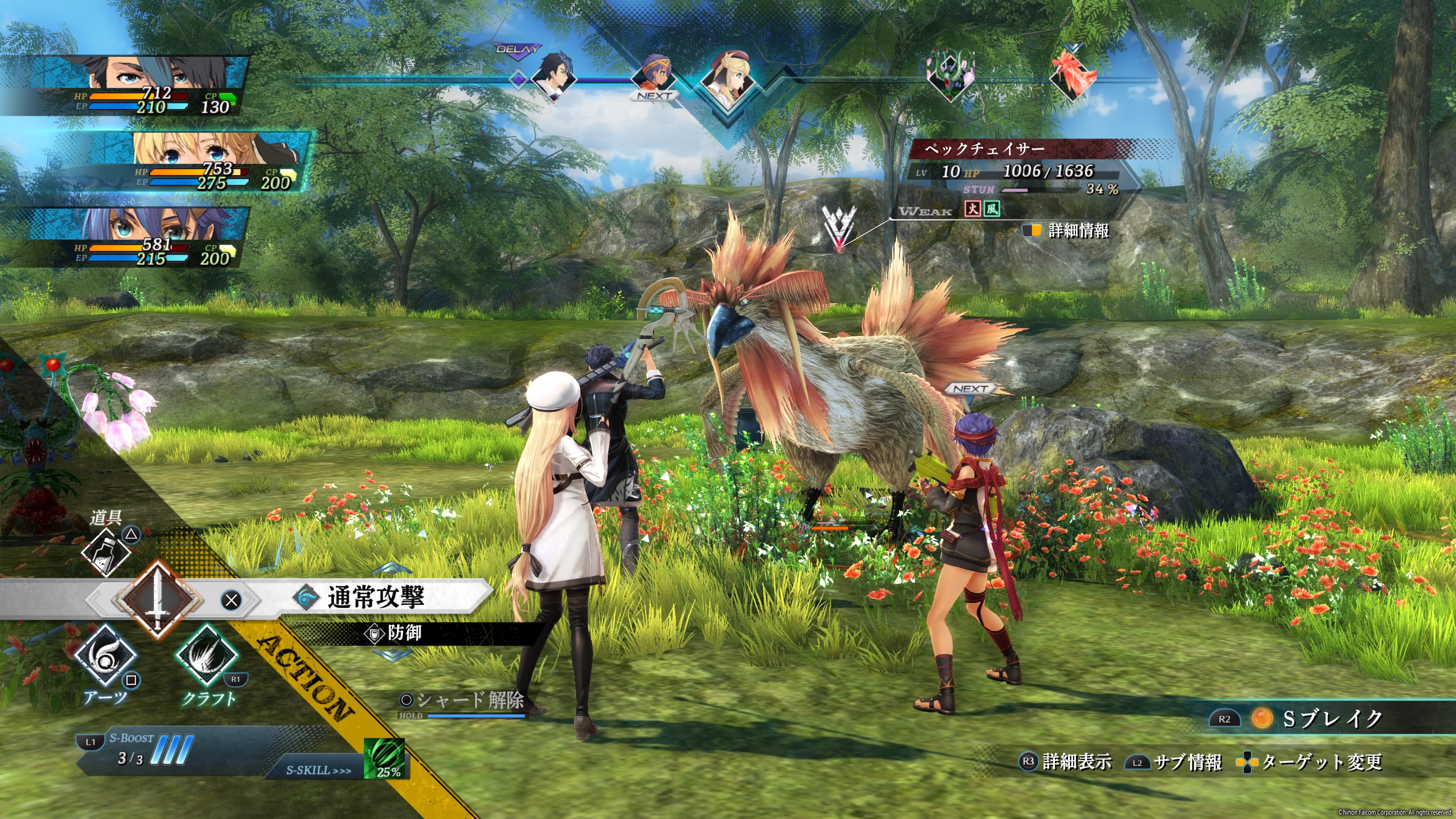Select the sword attack diamond icon
The height and width of the screenshot is (819, 1456).
tap(157, 599)
